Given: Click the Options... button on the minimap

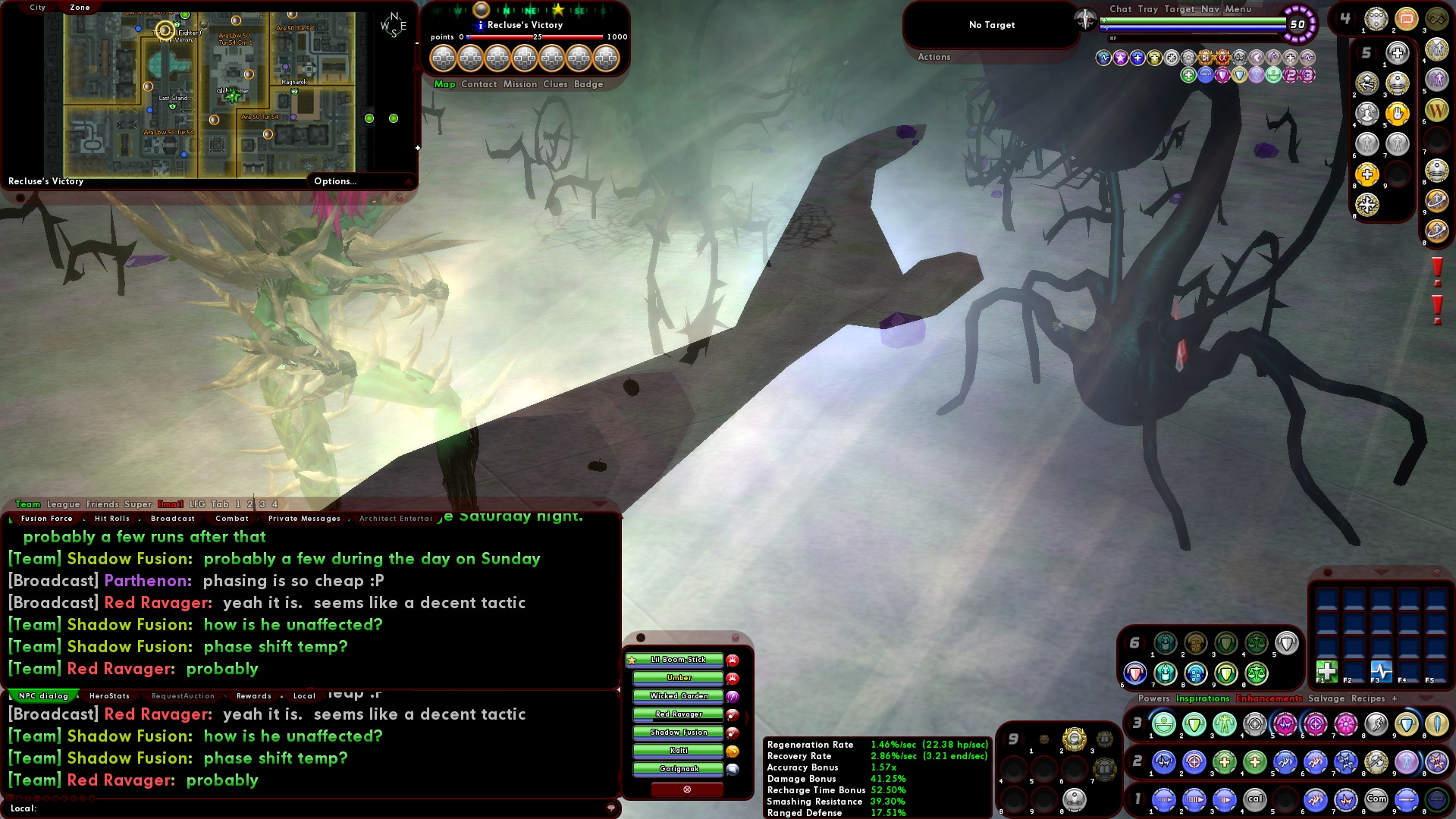Looking at the screenshot, I should pos(334,181).
